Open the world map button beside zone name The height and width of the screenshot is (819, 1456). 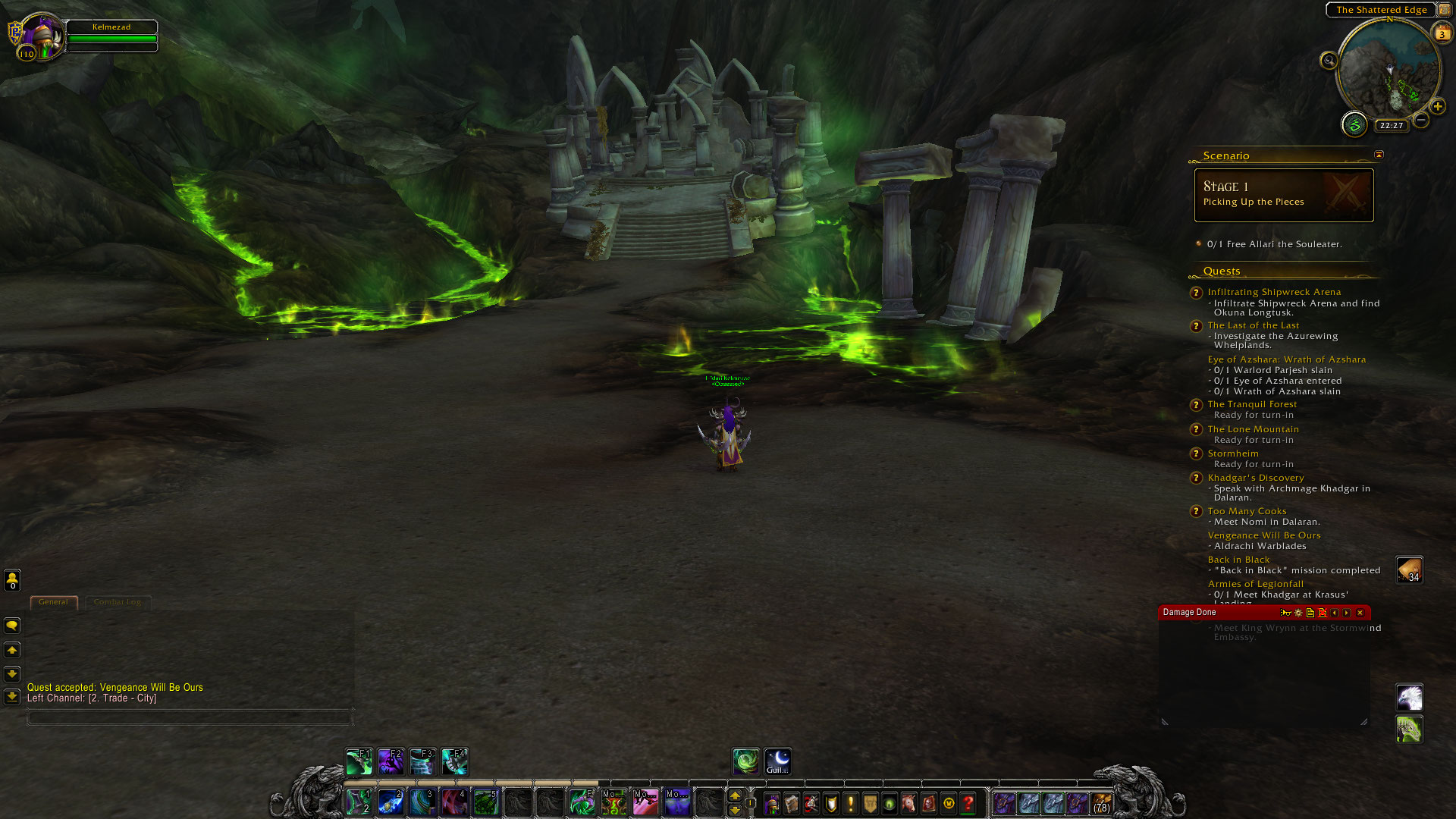(1445, 10)
